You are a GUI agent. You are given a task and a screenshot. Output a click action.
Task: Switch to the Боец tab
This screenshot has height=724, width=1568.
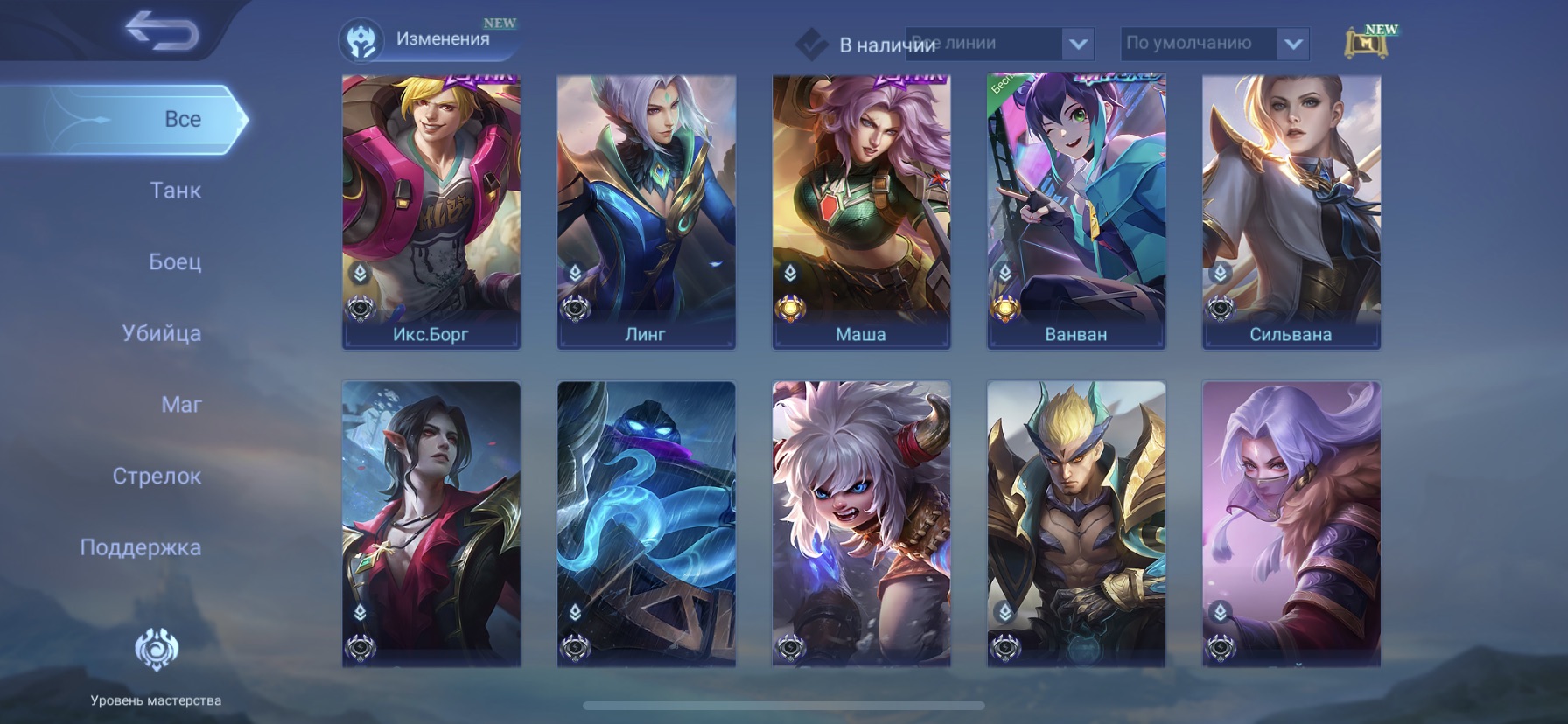point(175,261)
